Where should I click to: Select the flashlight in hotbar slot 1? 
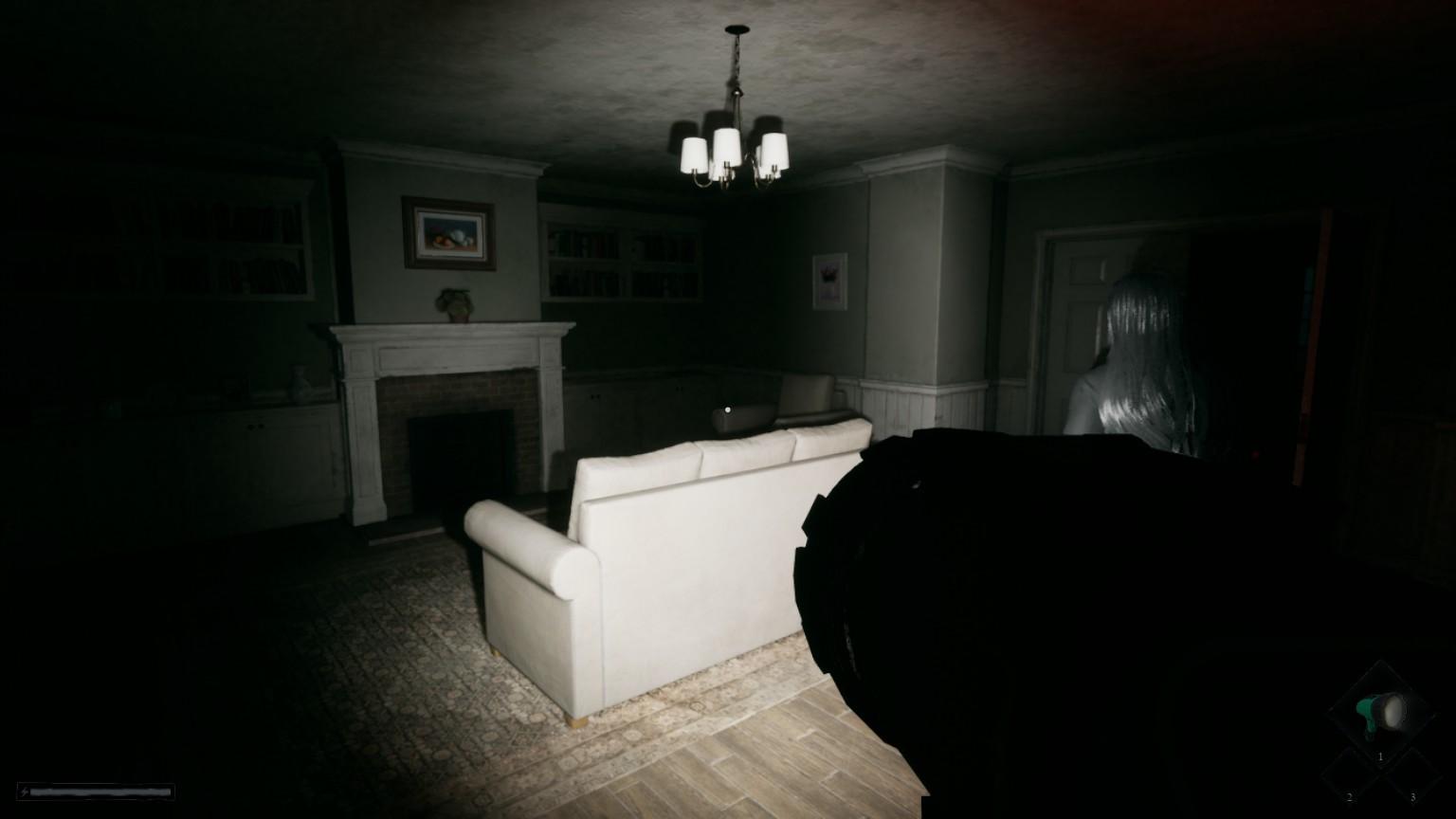coord(1380,711)
